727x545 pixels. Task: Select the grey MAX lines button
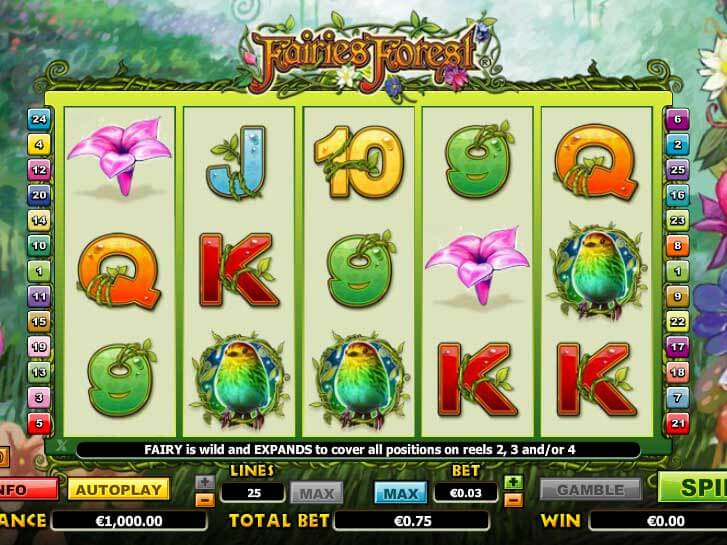pyautogui.click(x=316, y=491)
